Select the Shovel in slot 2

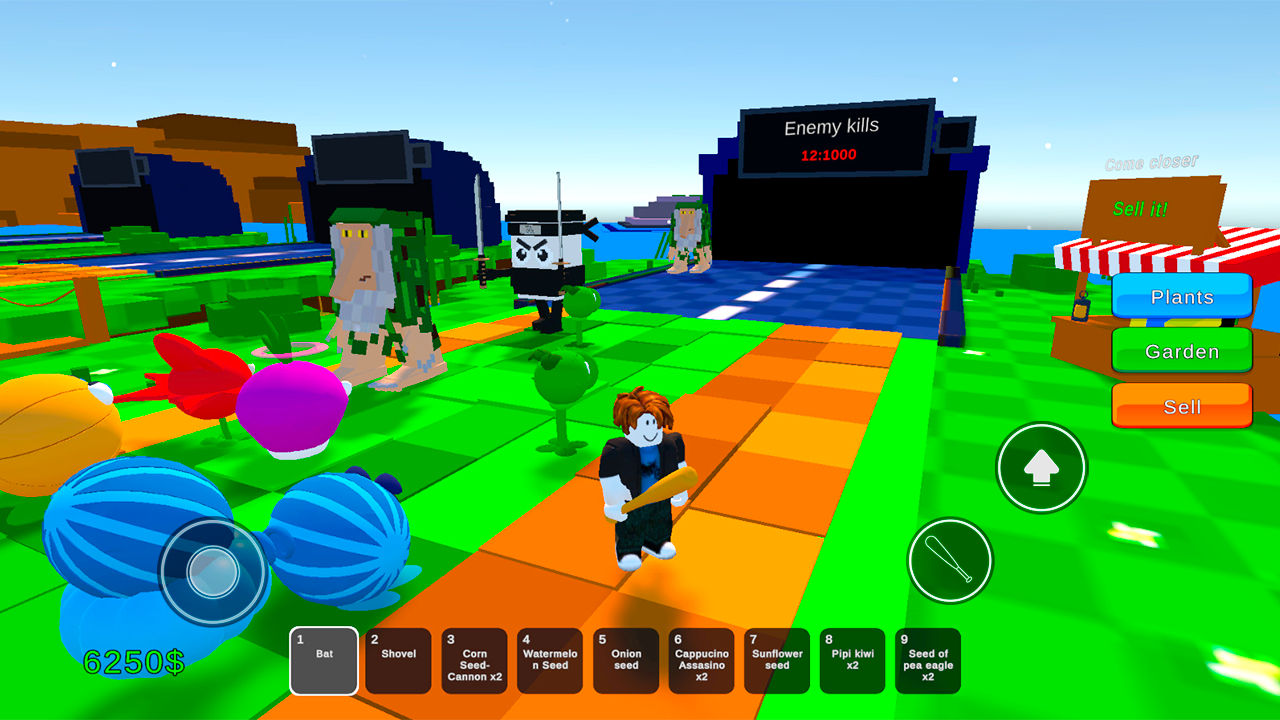click(399, 660)
